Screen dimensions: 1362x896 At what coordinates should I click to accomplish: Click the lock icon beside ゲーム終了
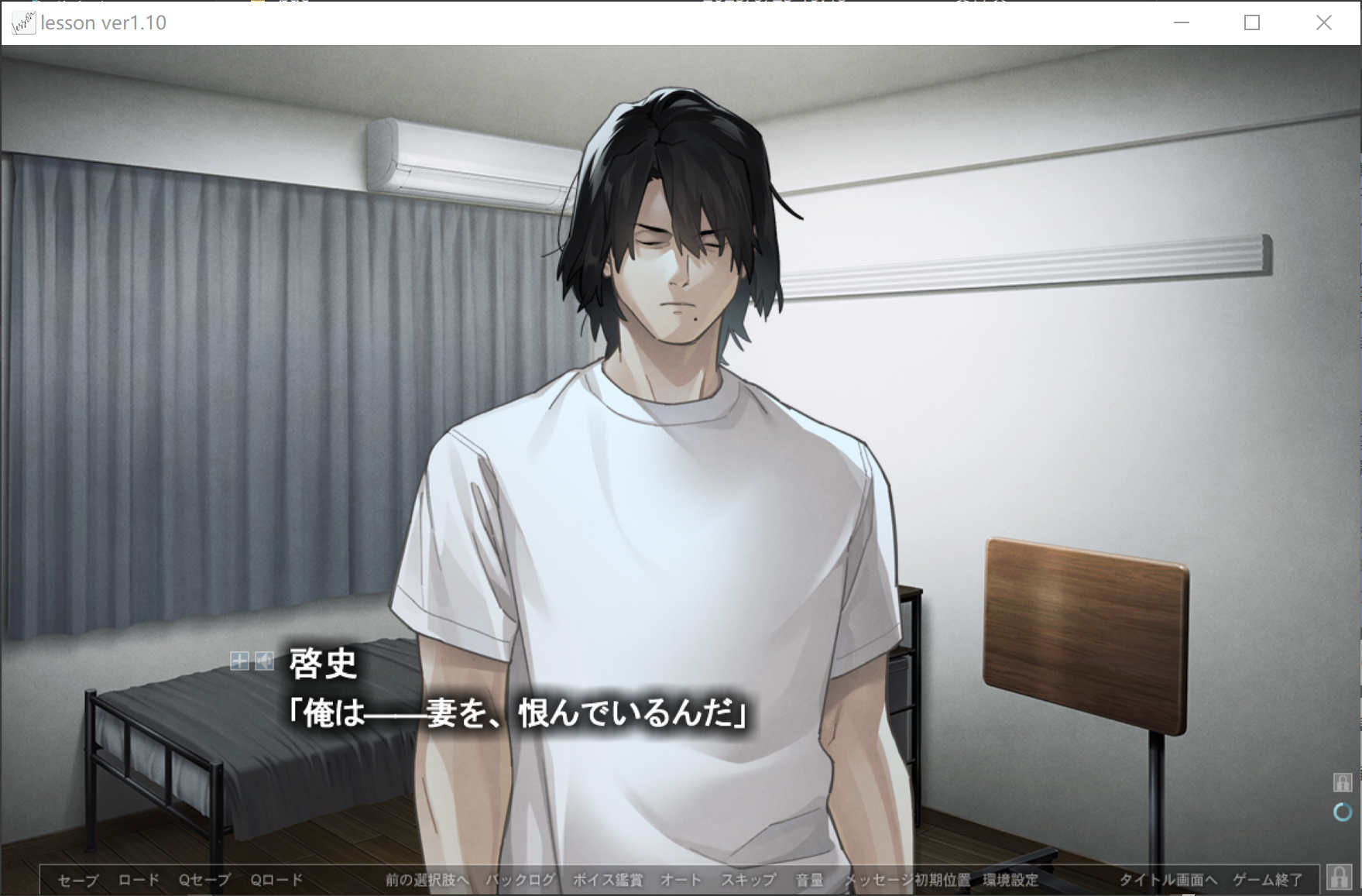[x=1338, y=877]
